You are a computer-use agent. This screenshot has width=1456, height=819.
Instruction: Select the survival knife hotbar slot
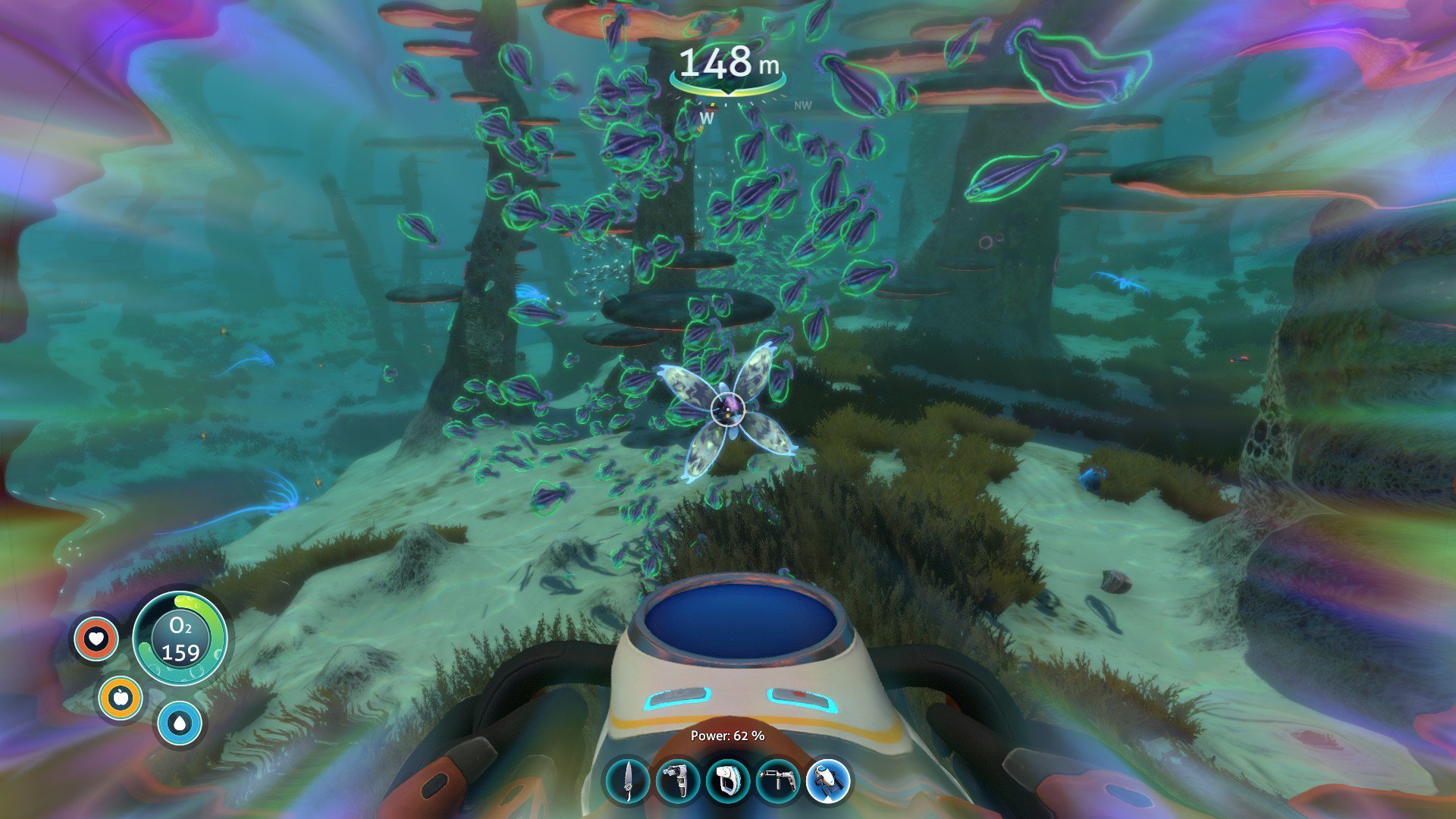click(x=628, y=781)
